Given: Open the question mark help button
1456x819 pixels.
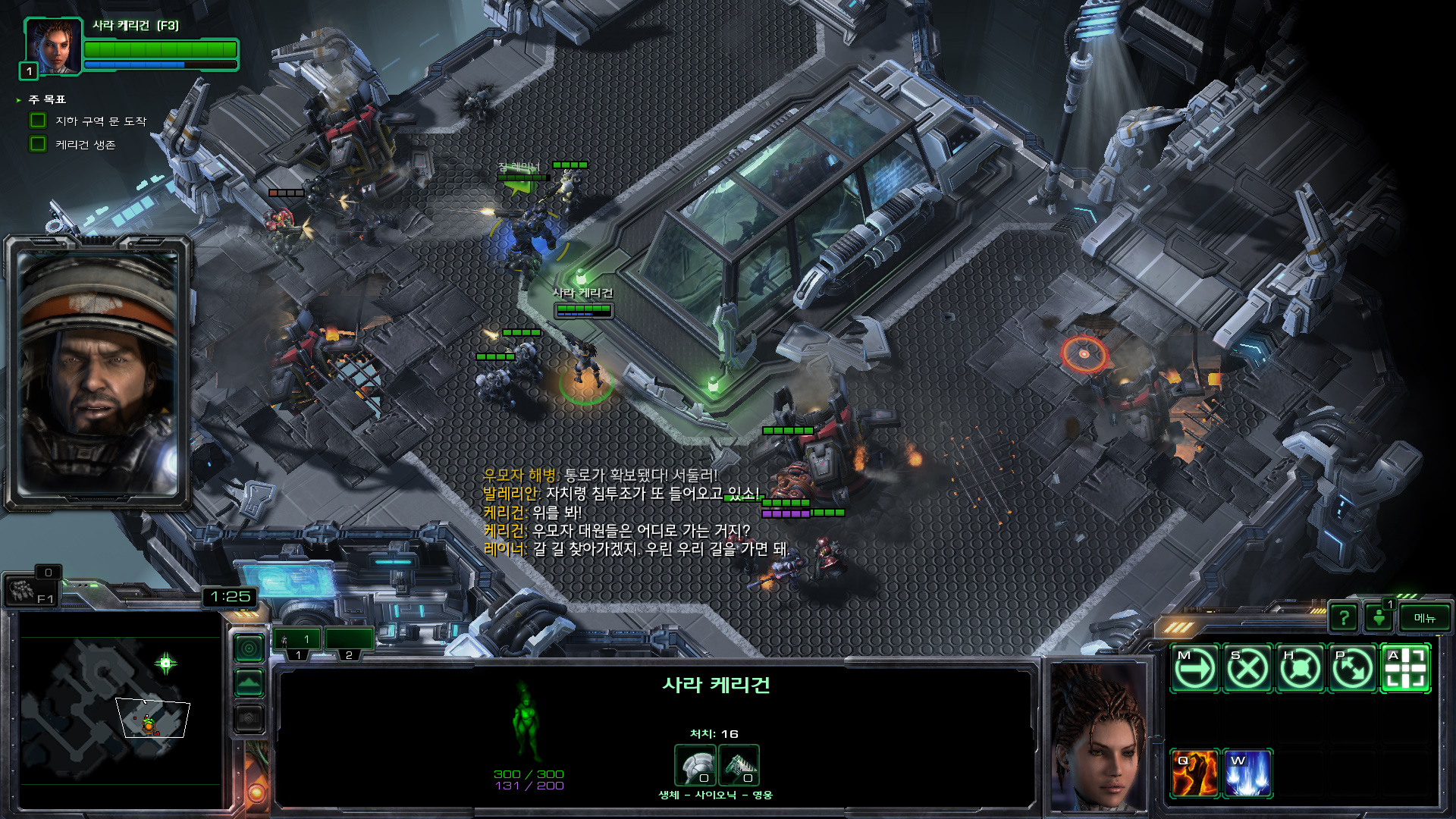Looking at the screenshot, I should [x=1344, y=618].
